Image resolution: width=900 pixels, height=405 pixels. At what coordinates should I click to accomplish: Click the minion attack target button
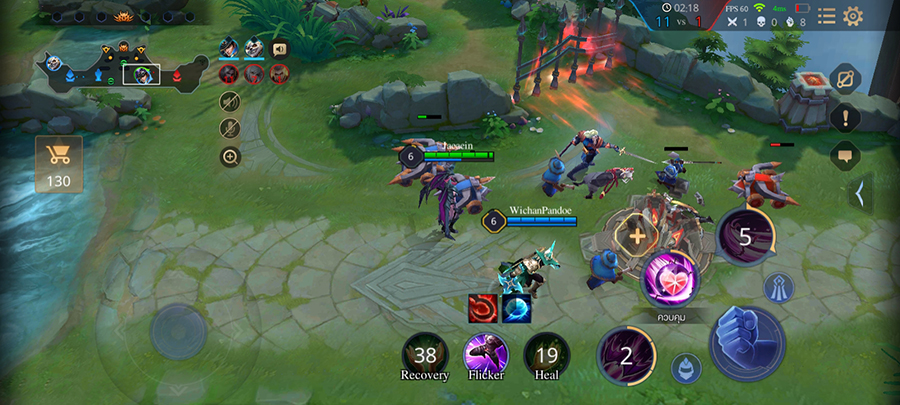point(686,367)
